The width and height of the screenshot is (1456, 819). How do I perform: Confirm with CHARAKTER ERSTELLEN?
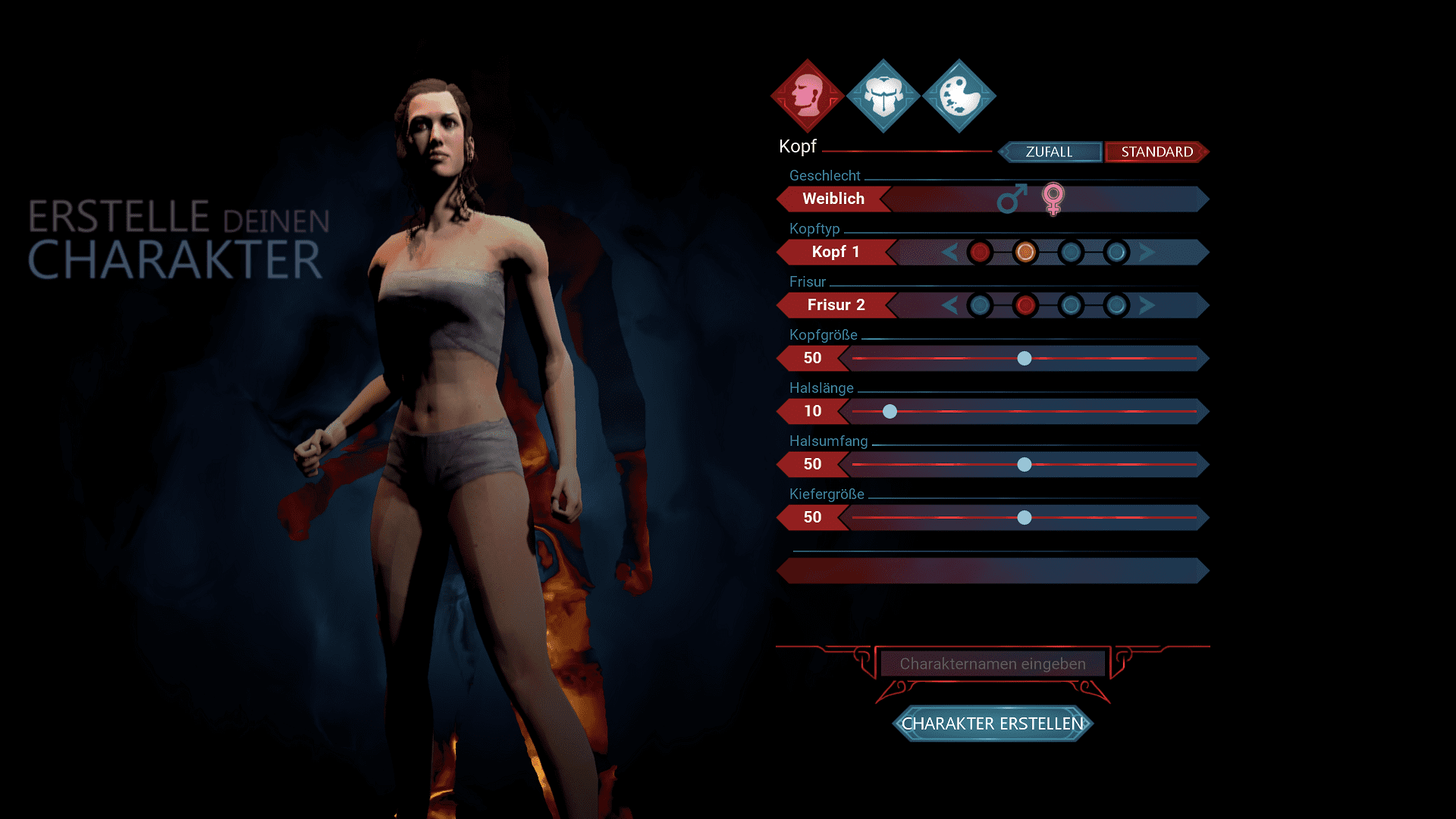coord(993,723)
